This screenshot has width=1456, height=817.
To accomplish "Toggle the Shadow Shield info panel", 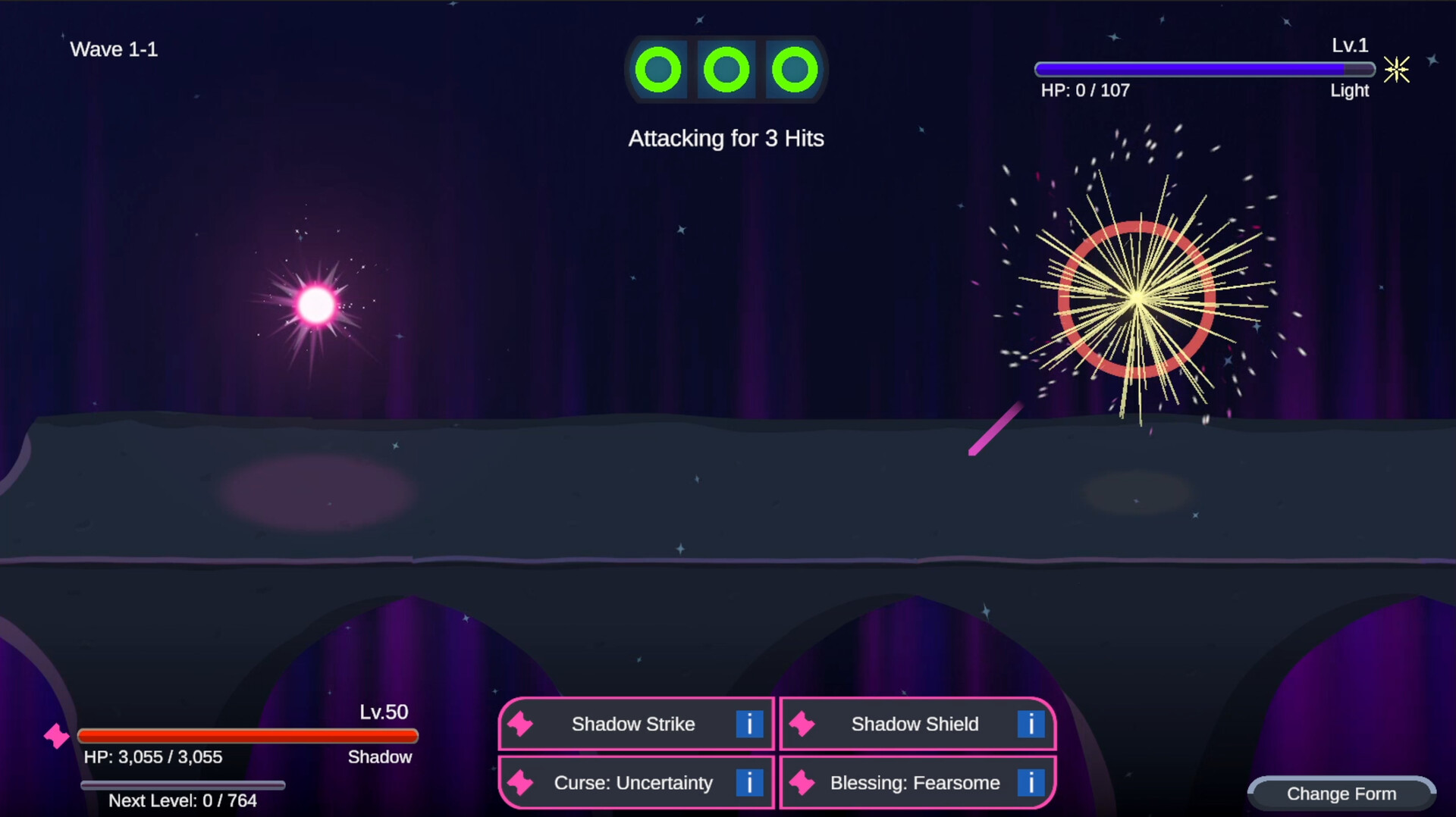I will [x=1031, y=724].
